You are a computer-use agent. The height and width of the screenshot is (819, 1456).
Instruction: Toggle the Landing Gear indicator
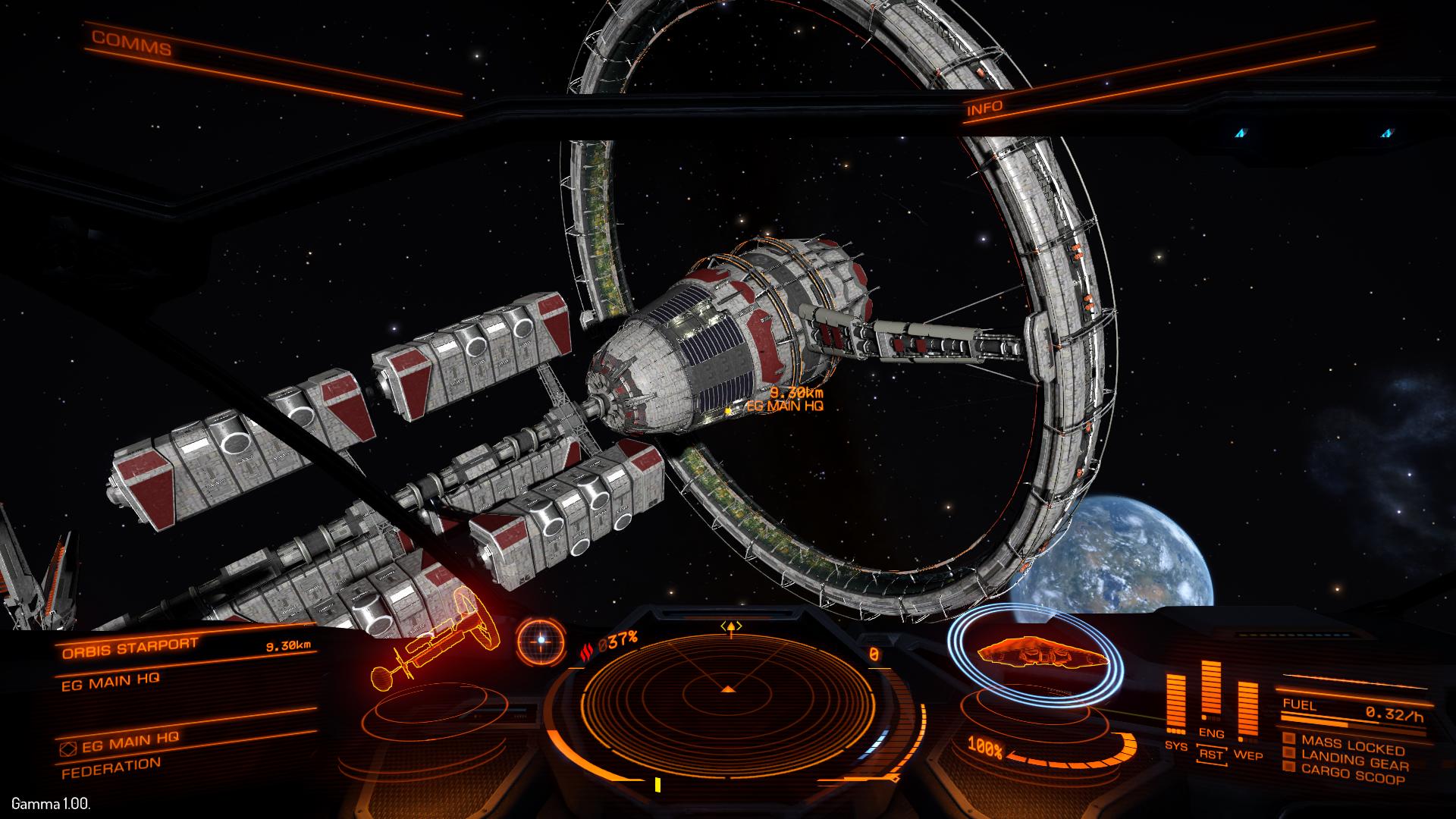click(1354, 758)
